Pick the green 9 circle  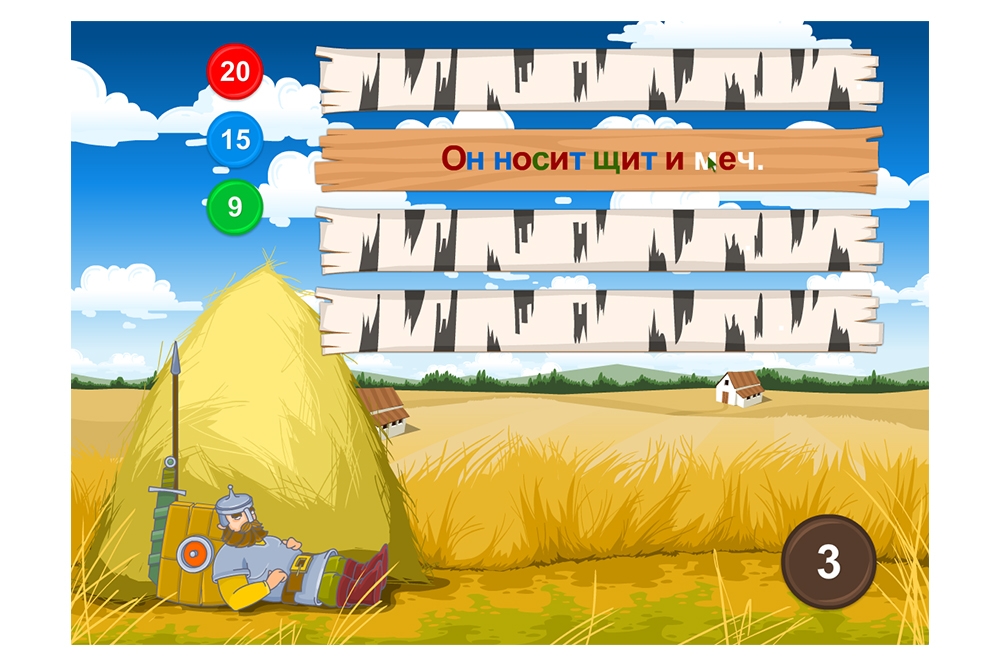pyautogui.click(x=235, y=207)
